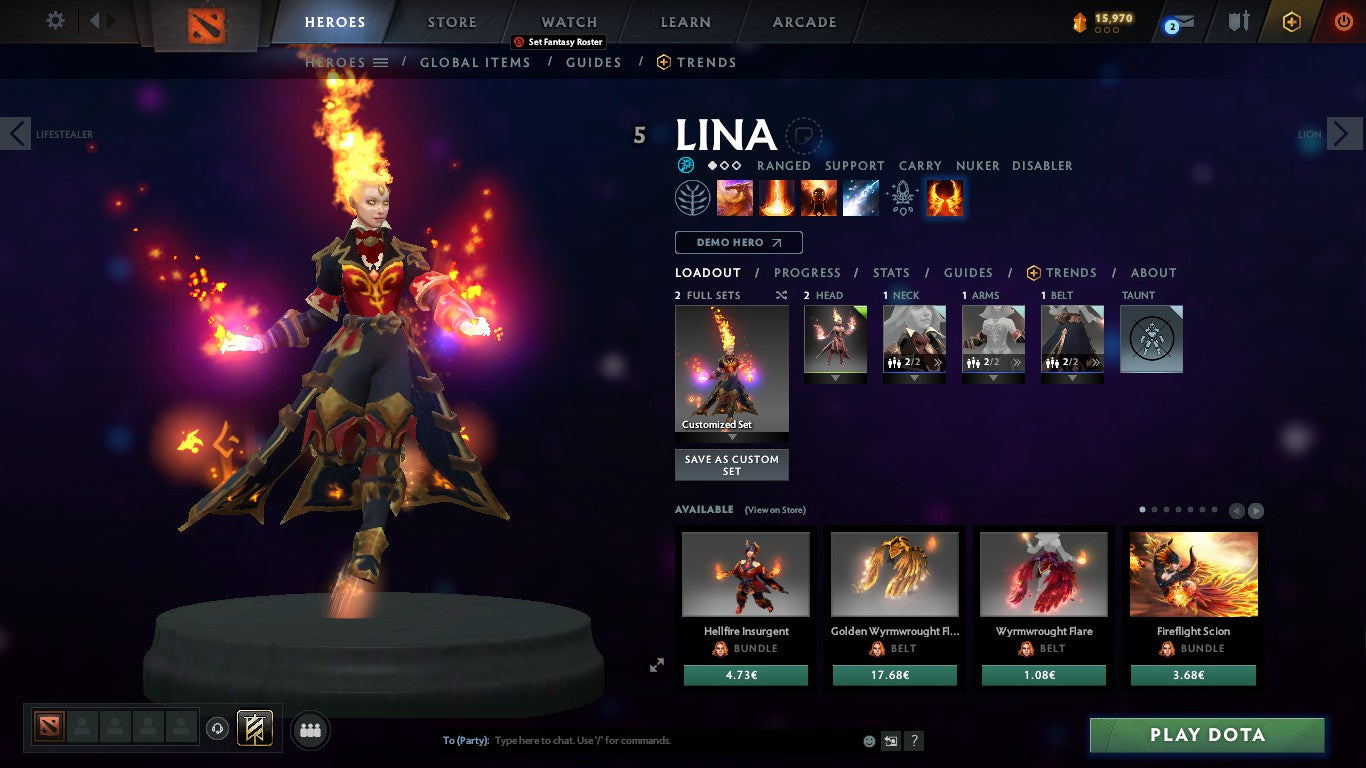Switch to the STATS tab

(x=890, y=272)
